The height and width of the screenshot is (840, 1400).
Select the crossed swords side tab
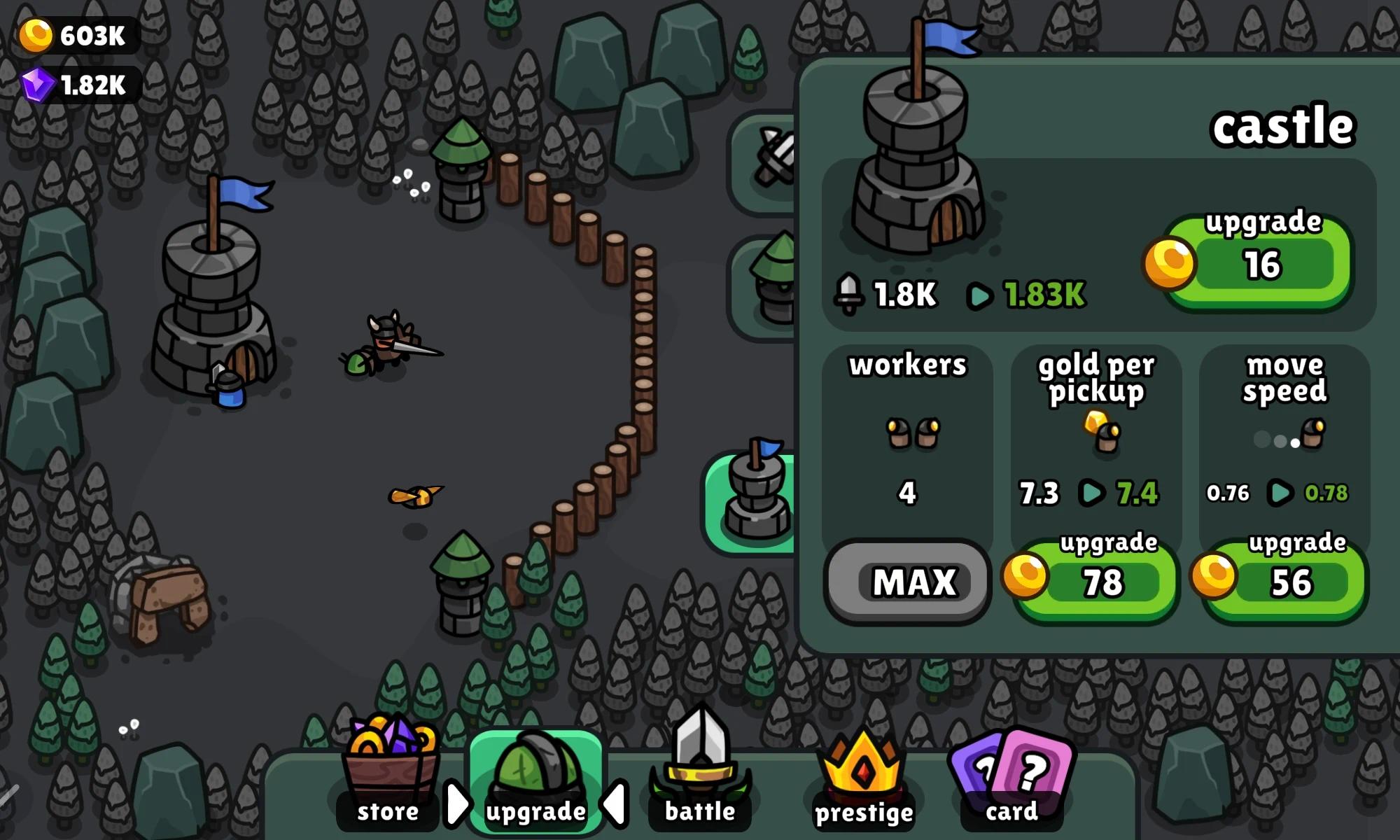766,161
